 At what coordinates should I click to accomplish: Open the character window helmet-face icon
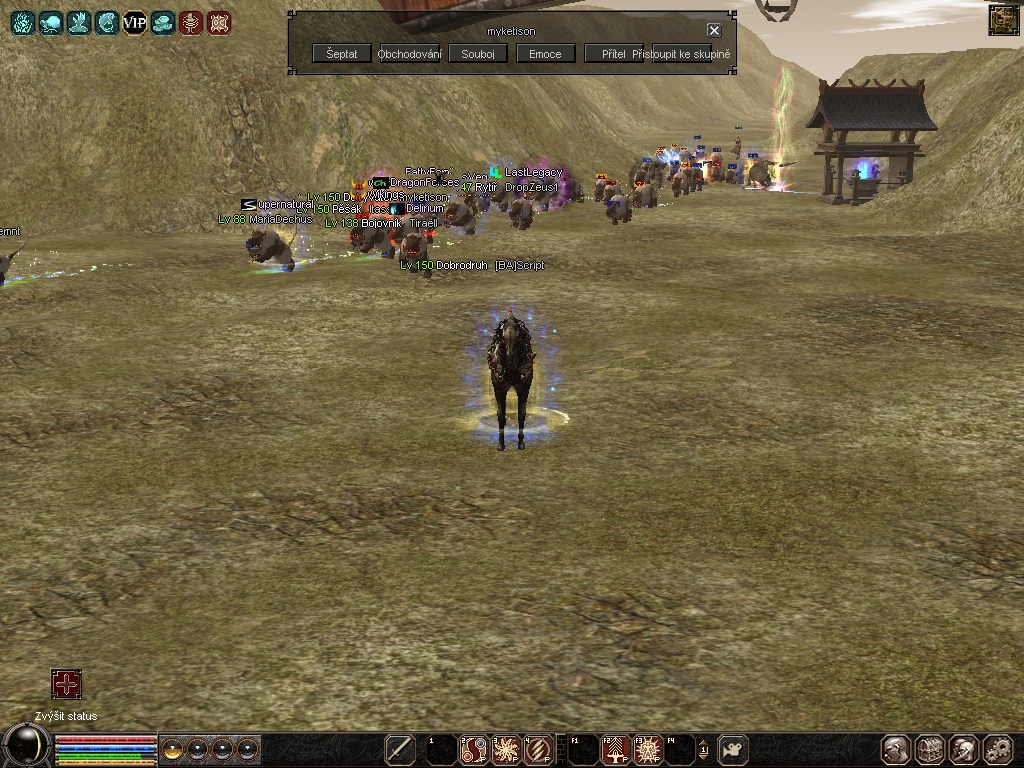click(896, 749)
